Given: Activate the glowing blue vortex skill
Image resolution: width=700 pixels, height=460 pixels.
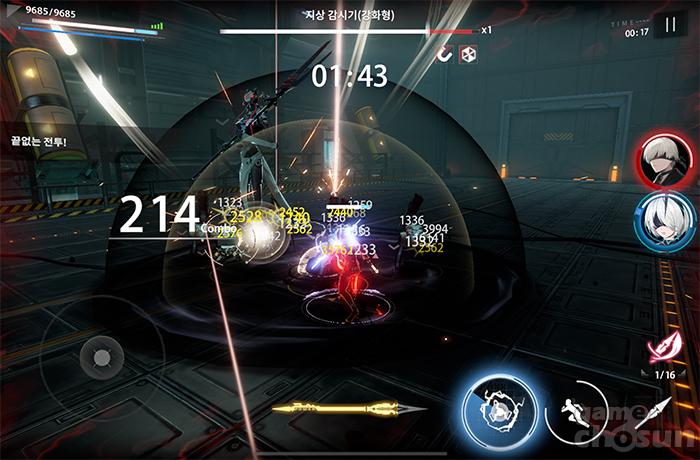Looking at the screenshot, I should pos(497,408).
